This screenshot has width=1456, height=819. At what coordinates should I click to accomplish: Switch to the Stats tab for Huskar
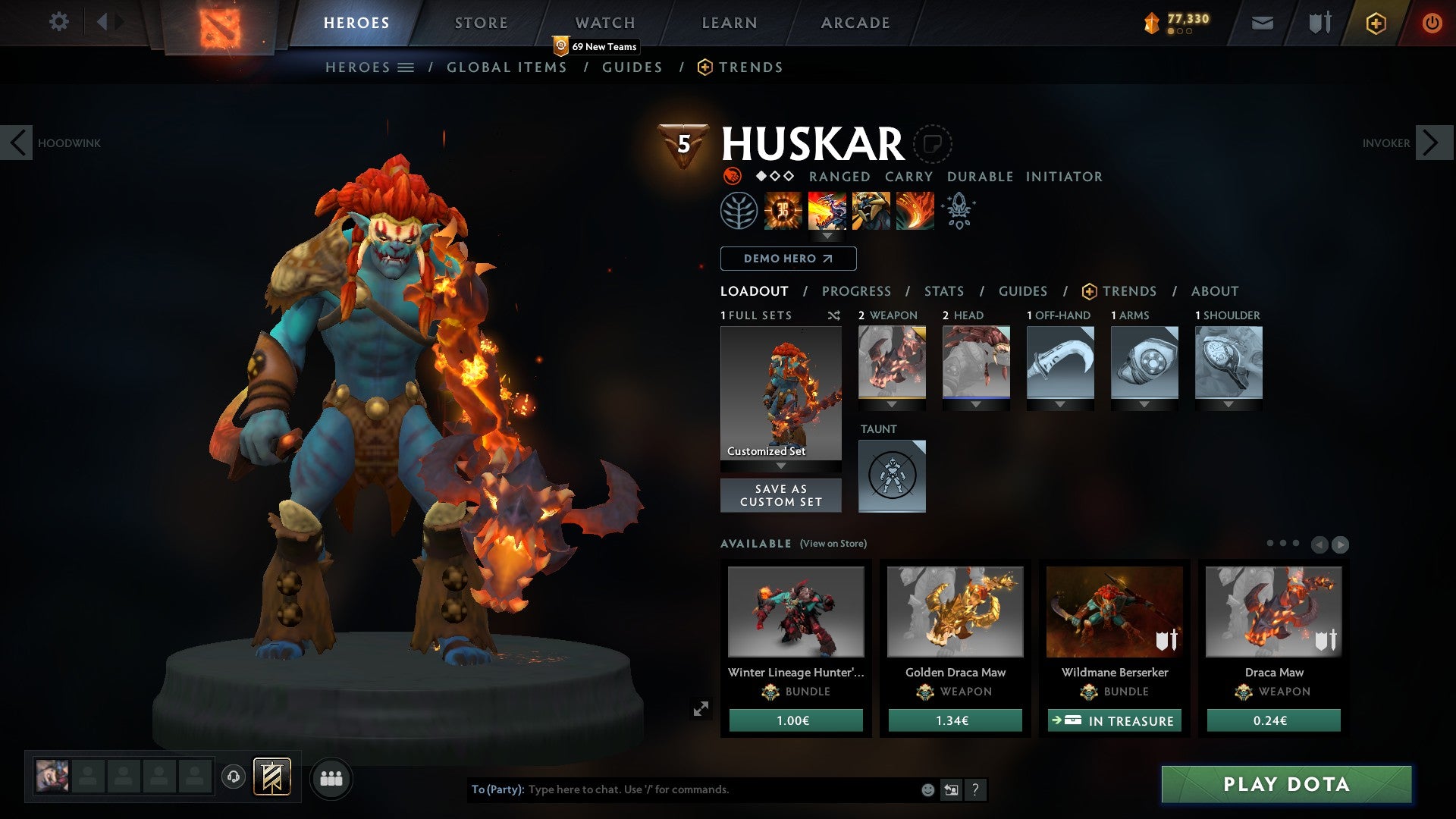tap(944, 291)
